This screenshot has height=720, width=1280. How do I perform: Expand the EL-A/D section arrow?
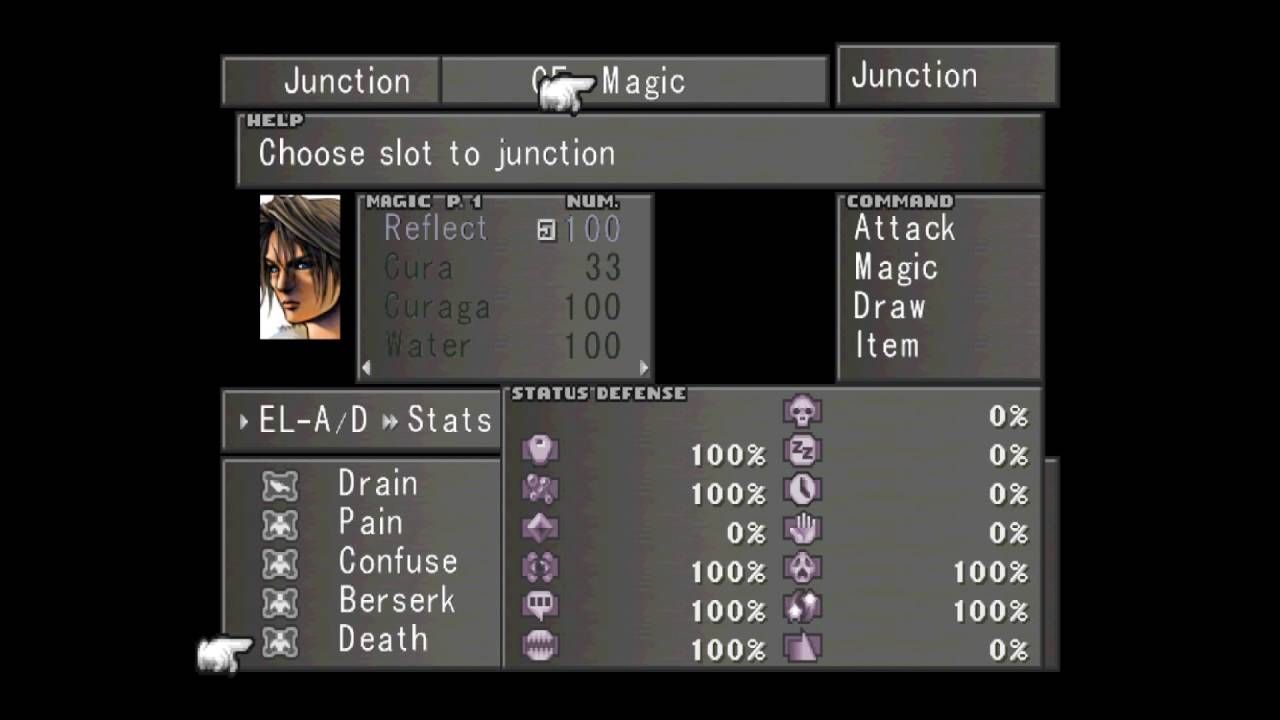tap(243, 421)
